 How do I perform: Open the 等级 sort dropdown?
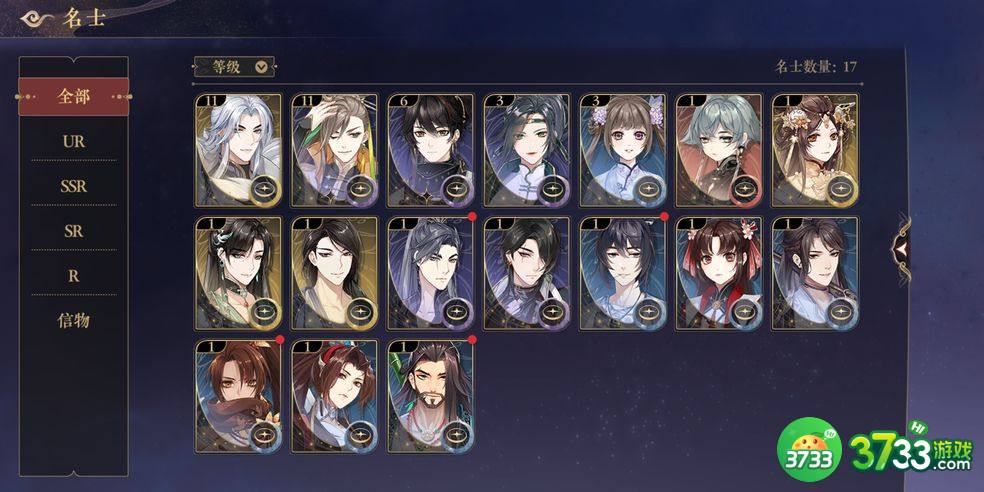tap(233, 67)
